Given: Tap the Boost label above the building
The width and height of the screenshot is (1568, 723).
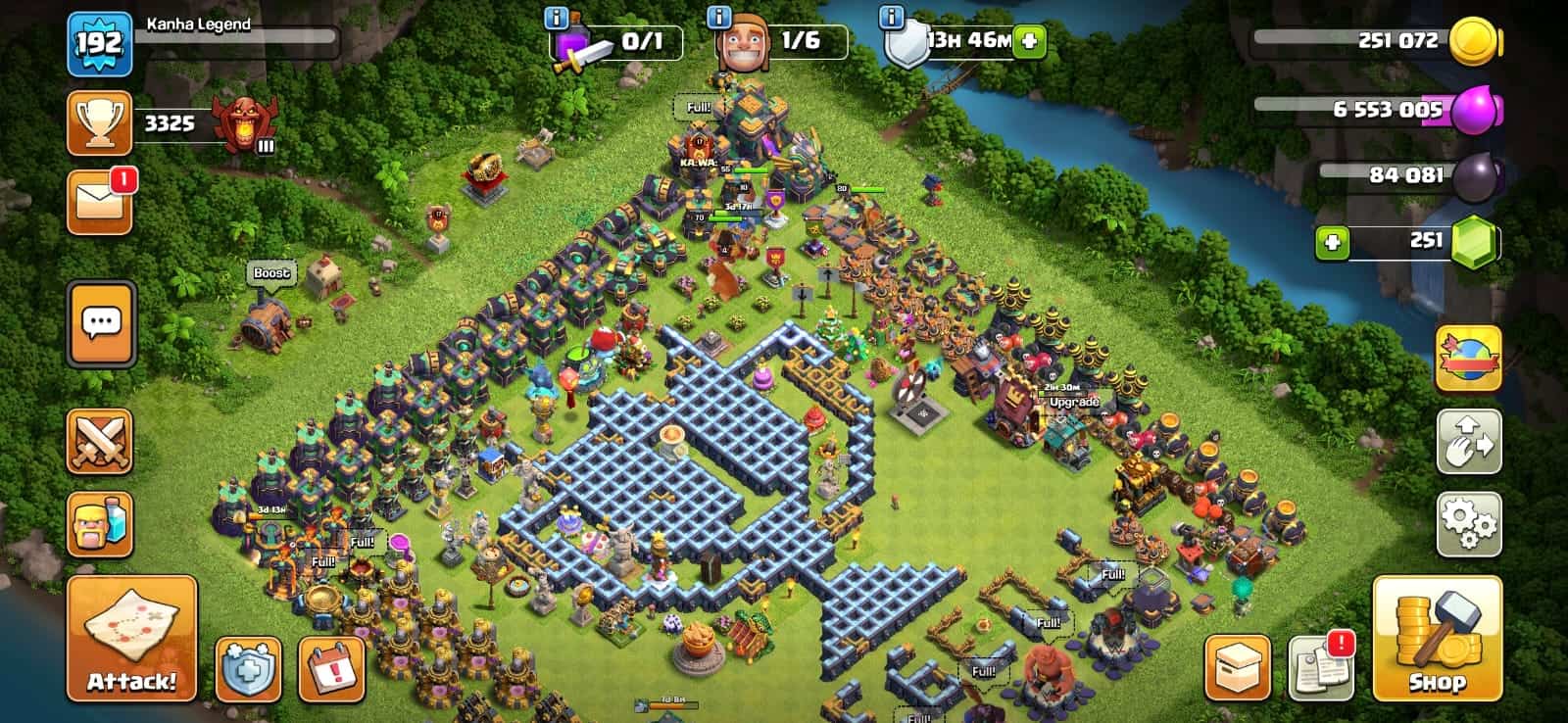Looking at the screenshot, I should [271, 273].
